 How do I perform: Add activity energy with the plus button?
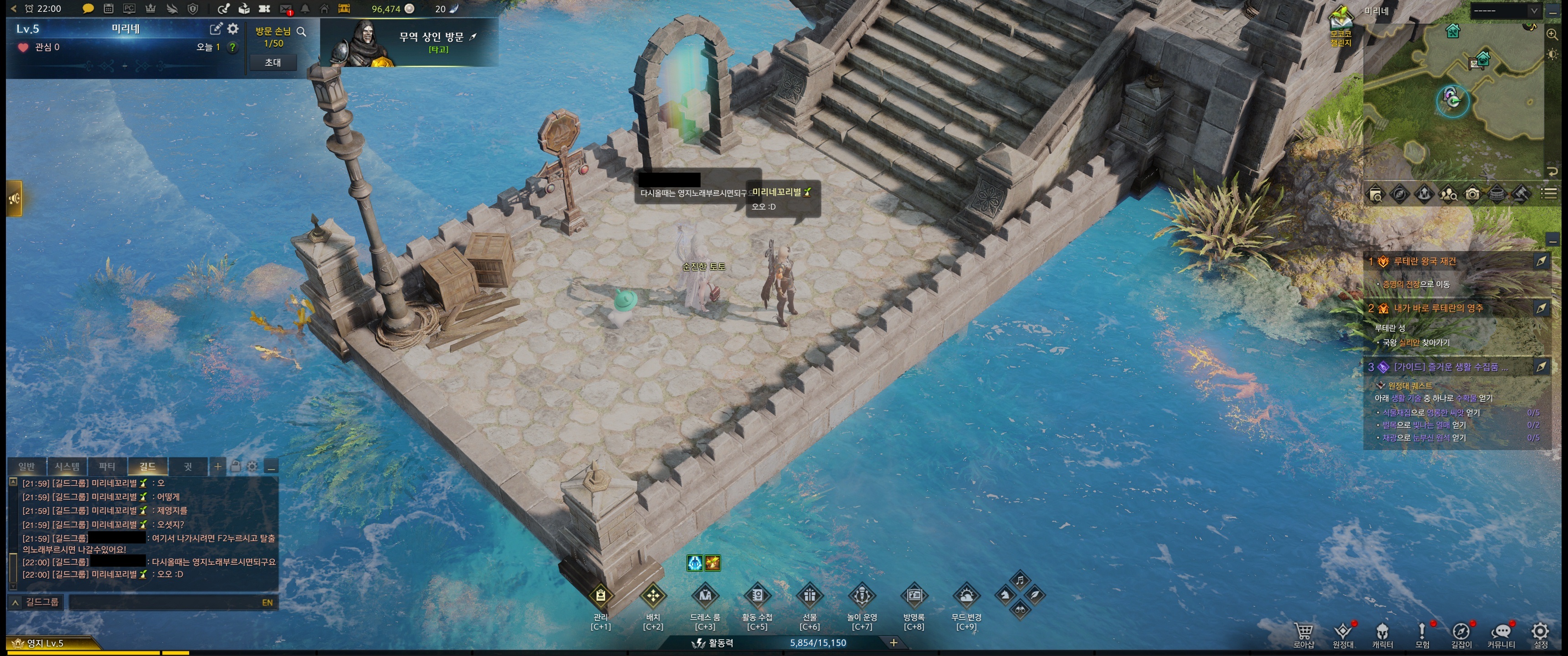(x=893, y=643)
